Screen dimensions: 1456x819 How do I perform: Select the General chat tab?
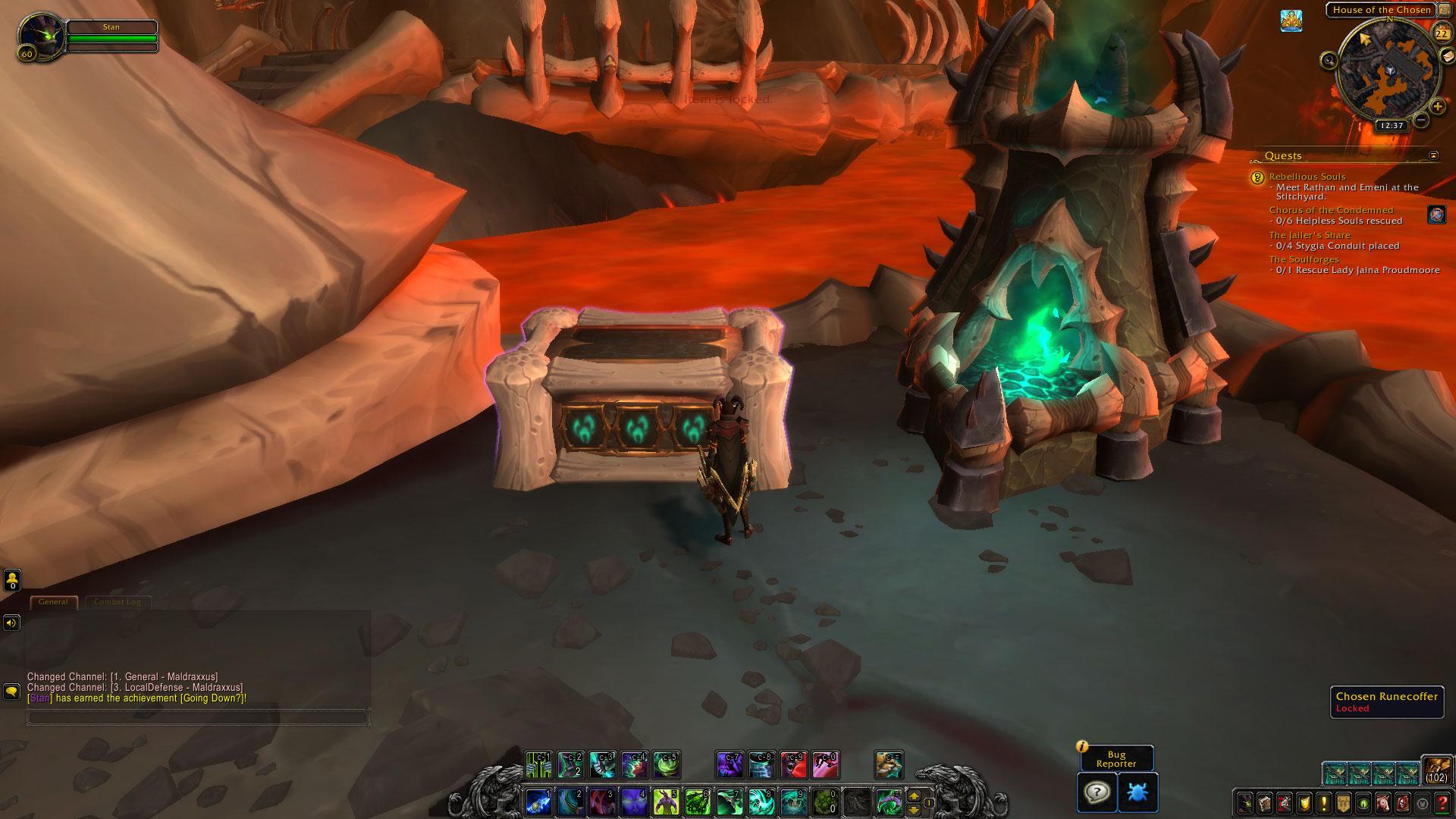coord(53,602)
